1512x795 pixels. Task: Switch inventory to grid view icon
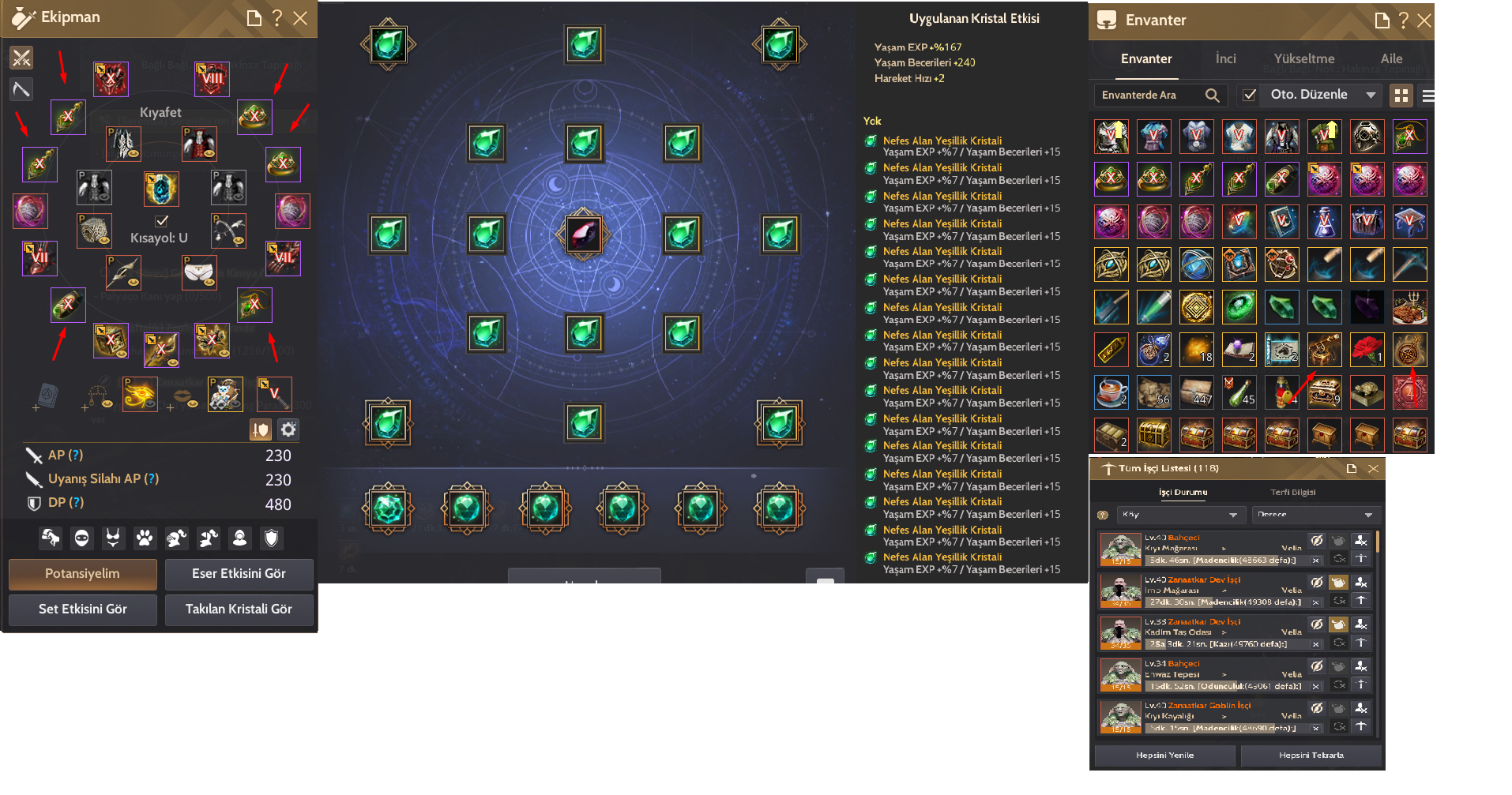click(x=1402, y=95)
